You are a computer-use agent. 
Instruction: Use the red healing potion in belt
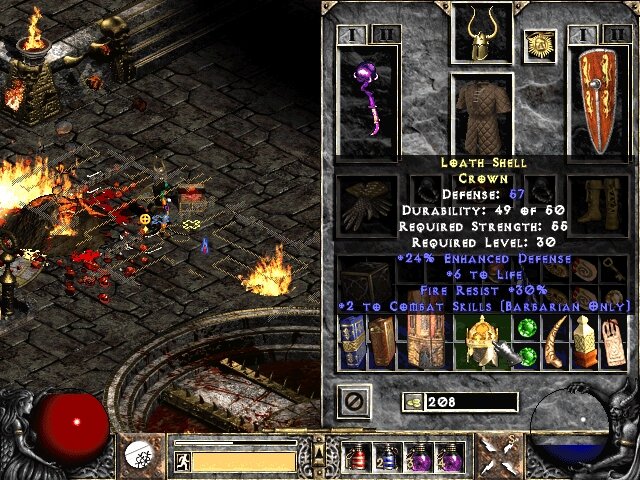point(356,457)
